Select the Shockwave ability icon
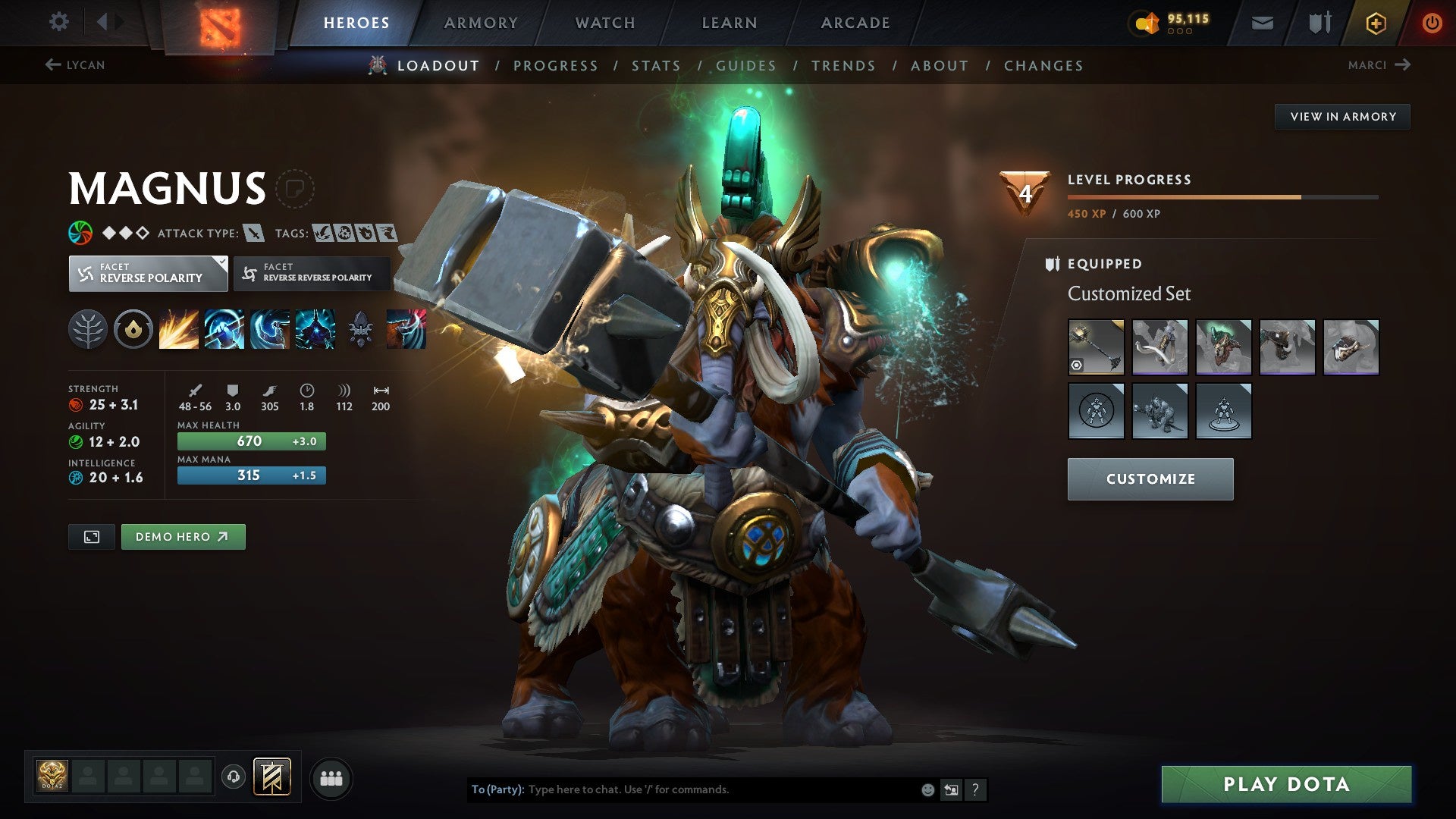Screen dimensions: 1456x819 (178, 329)
